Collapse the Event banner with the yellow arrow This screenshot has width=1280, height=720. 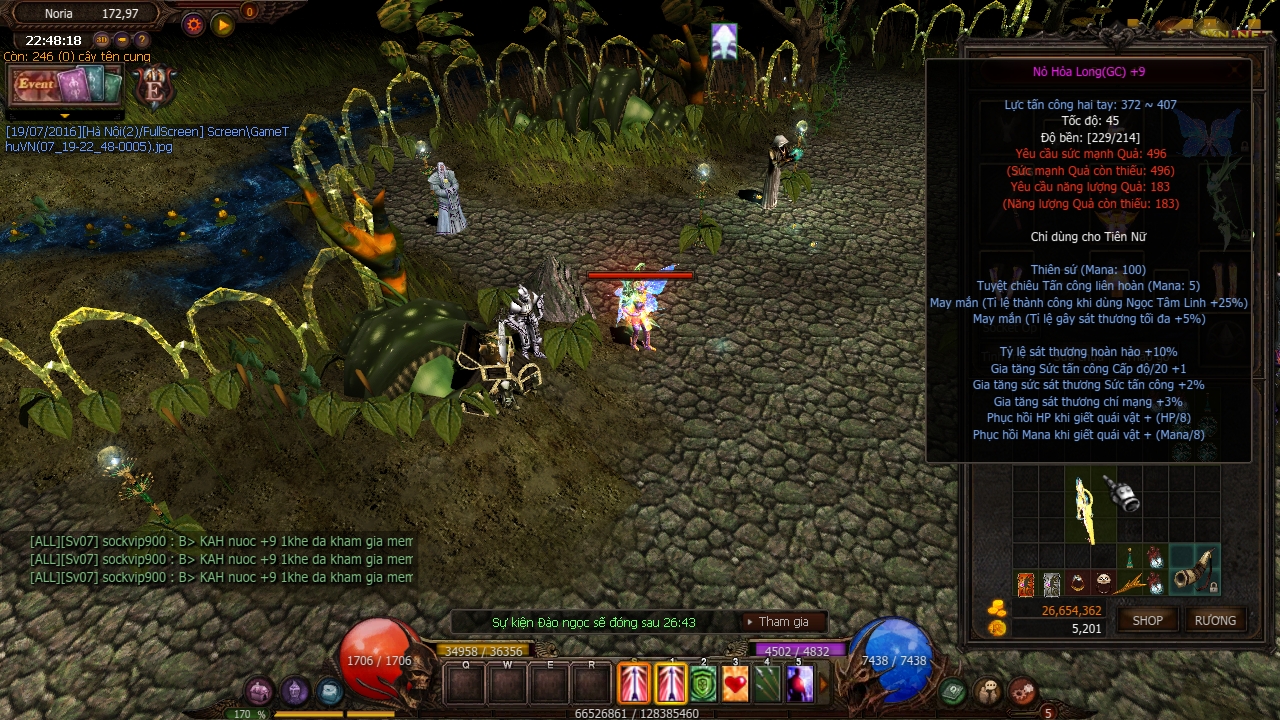point(65,115)
